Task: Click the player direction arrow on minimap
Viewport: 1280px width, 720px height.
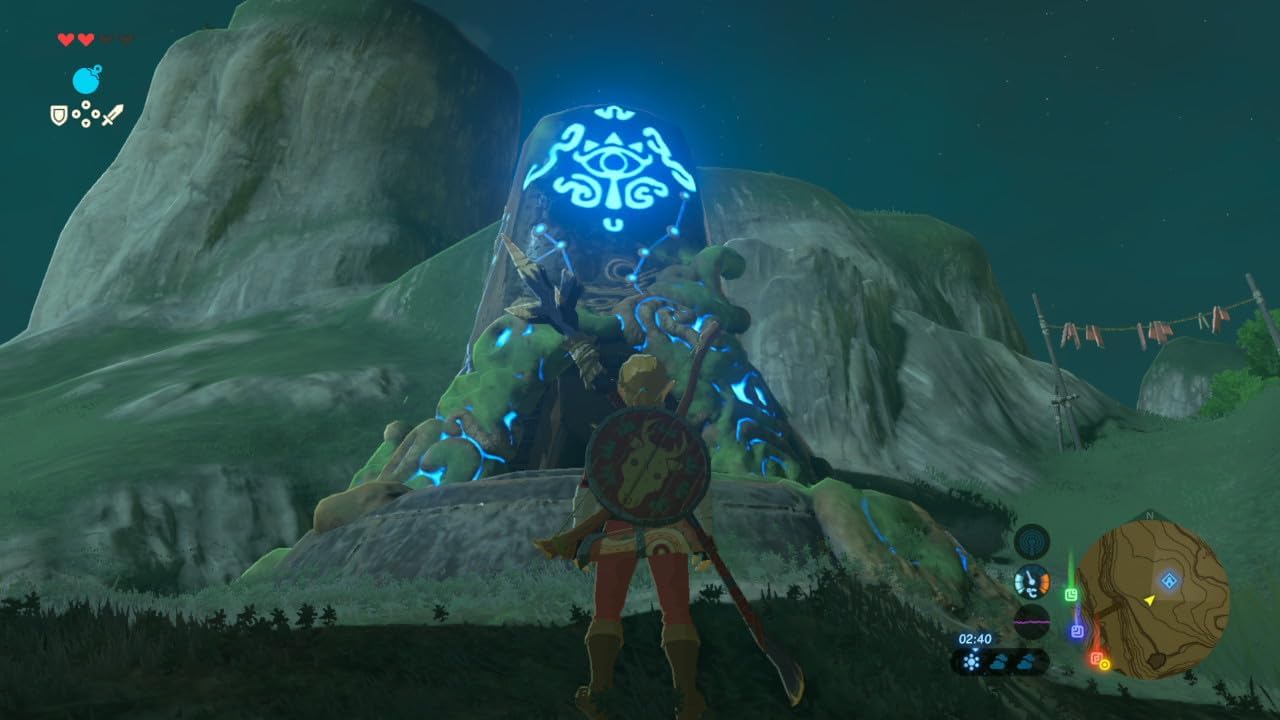Action: (1148, 601)
